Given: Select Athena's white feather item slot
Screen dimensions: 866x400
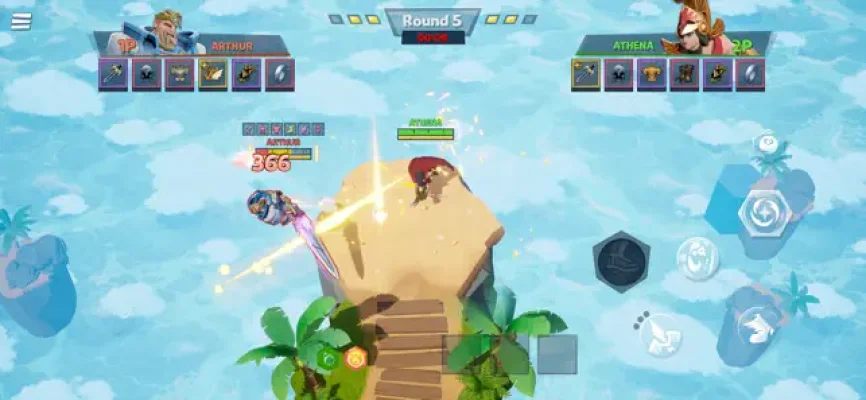Looking at the screenshot, I should pos(750,75).
